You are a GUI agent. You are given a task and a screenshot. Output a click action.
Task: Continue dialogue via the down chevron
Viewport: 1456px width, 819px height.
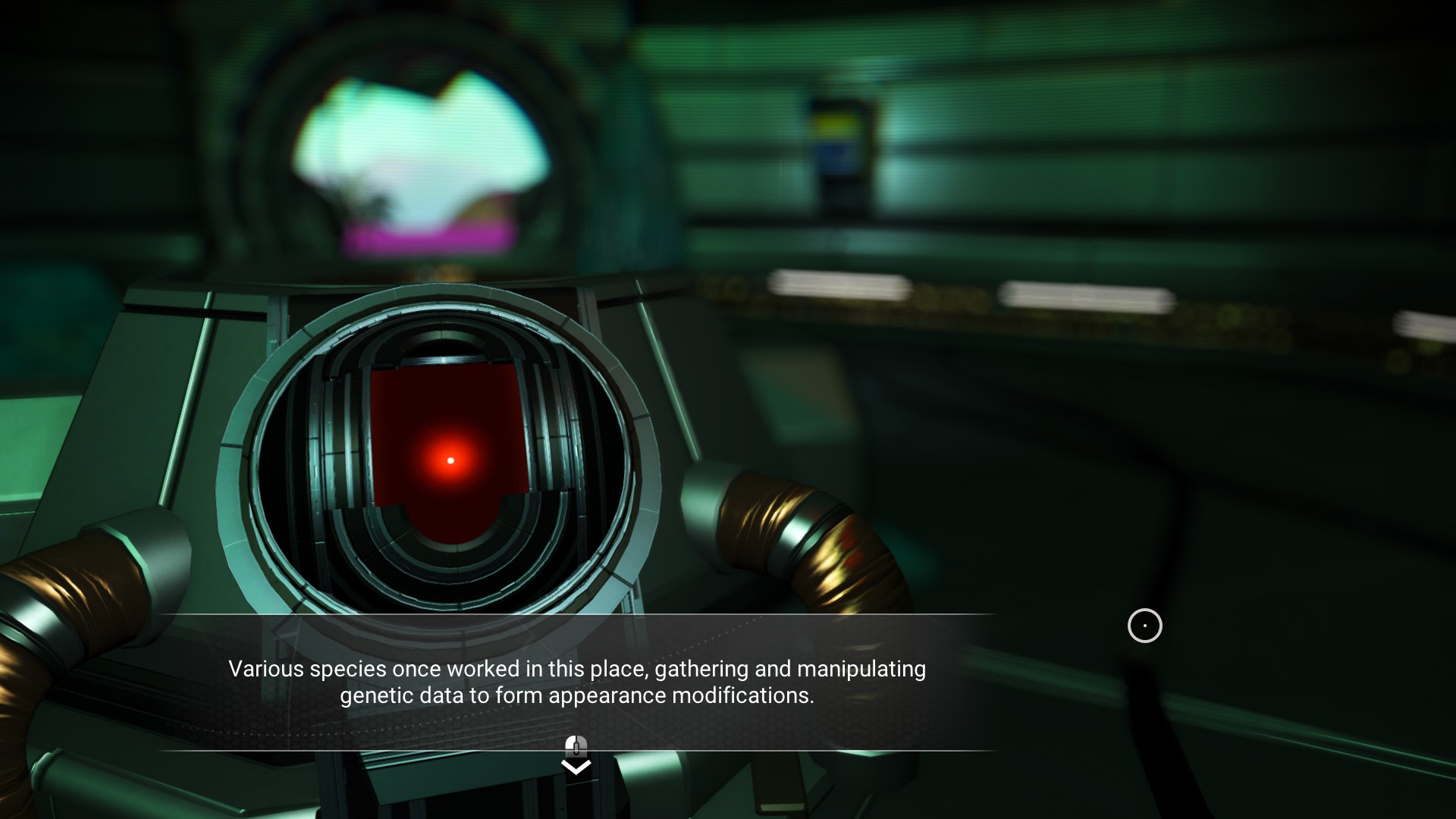point(576,767)
